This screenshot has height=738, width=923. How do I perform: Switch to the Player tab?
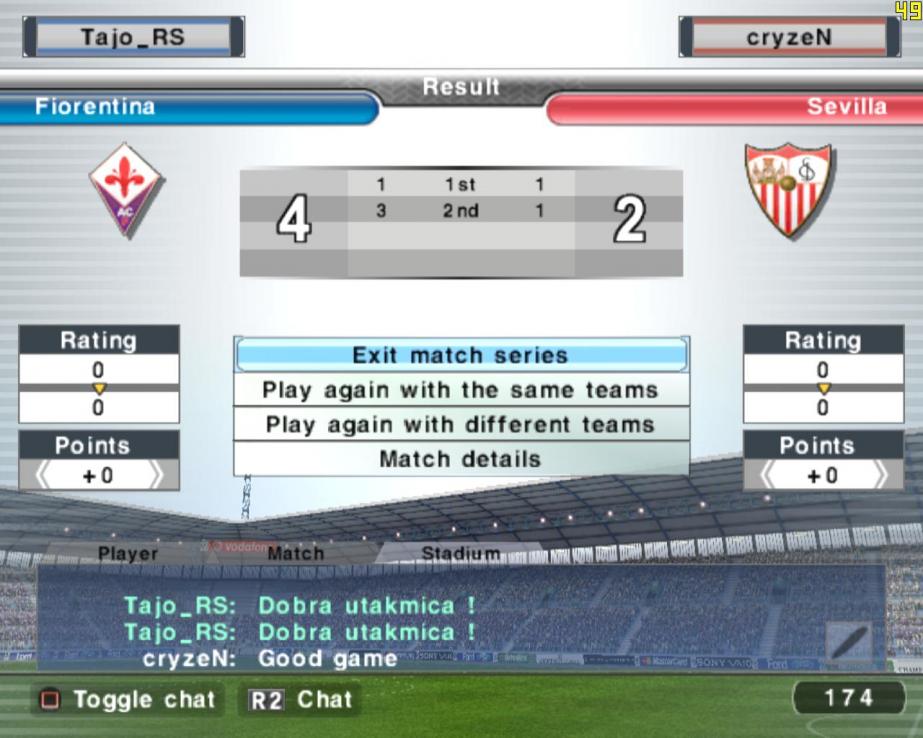pos(128,553)
